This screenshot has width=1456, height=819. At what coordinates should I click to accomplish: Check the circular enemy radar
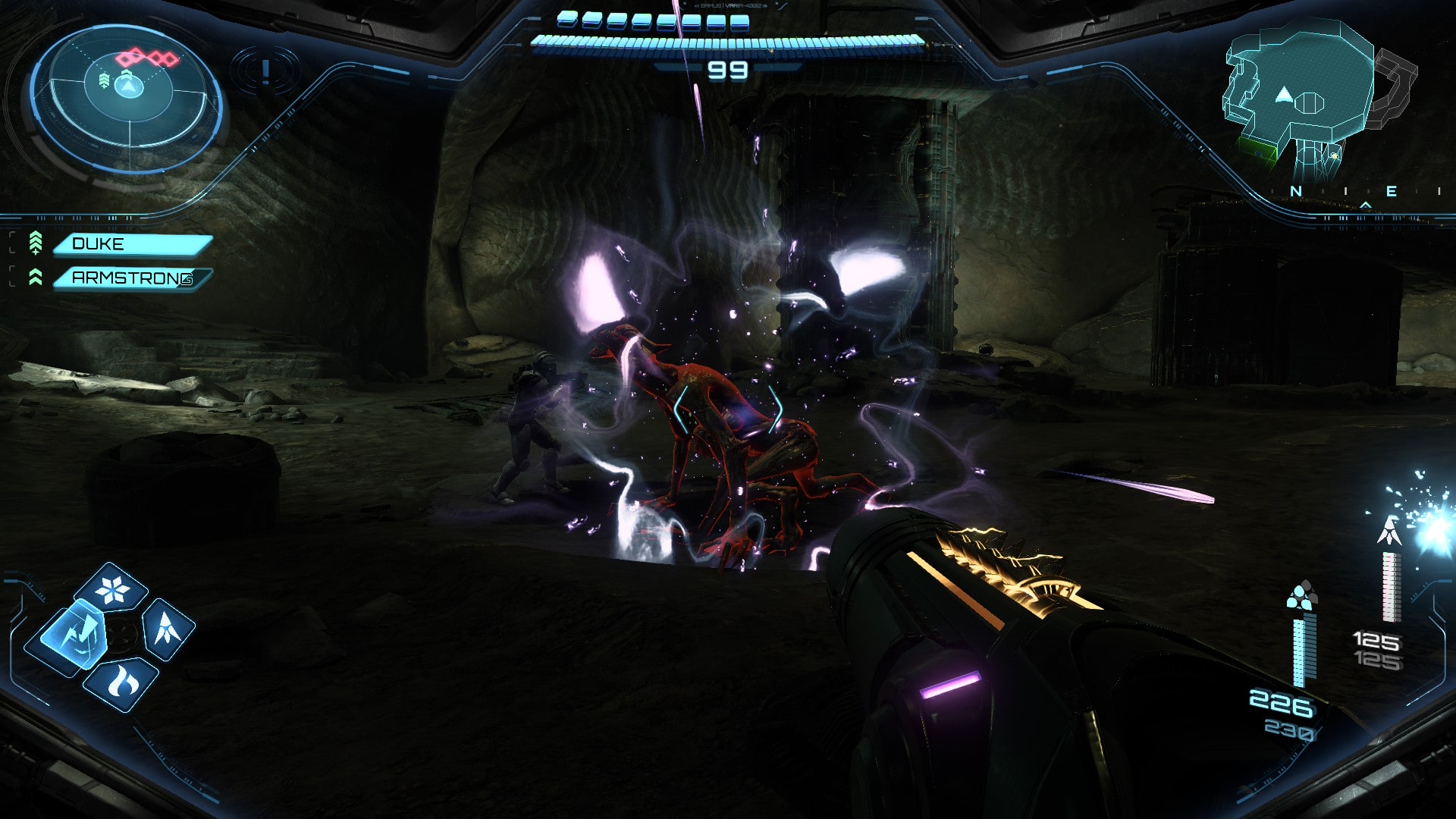click(x=127, y=95)
